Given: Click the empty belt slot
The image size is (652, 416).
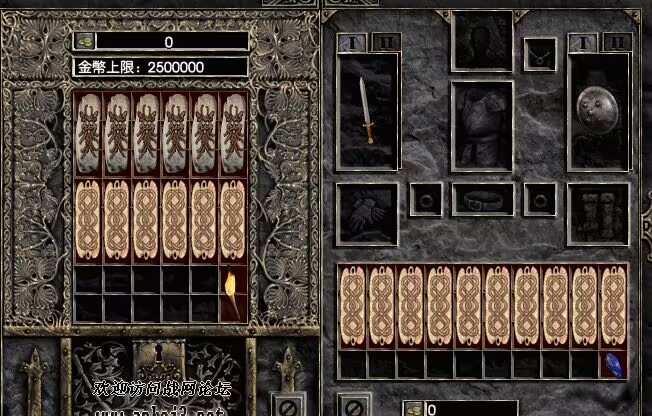Looking at the screenshot, I should pos(482,198).
